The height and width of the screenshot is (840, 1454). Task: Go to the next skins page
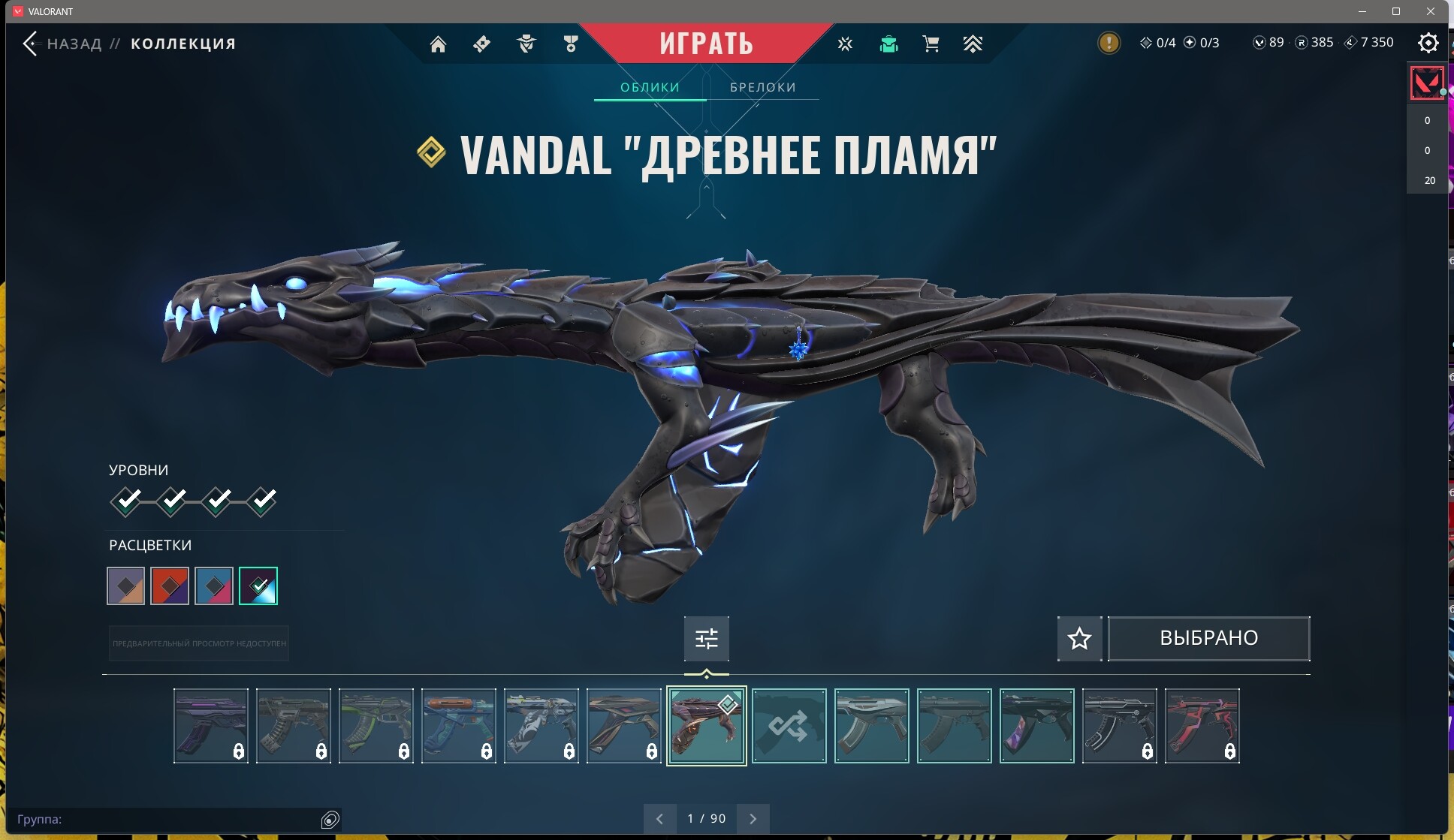pos(753,819)
